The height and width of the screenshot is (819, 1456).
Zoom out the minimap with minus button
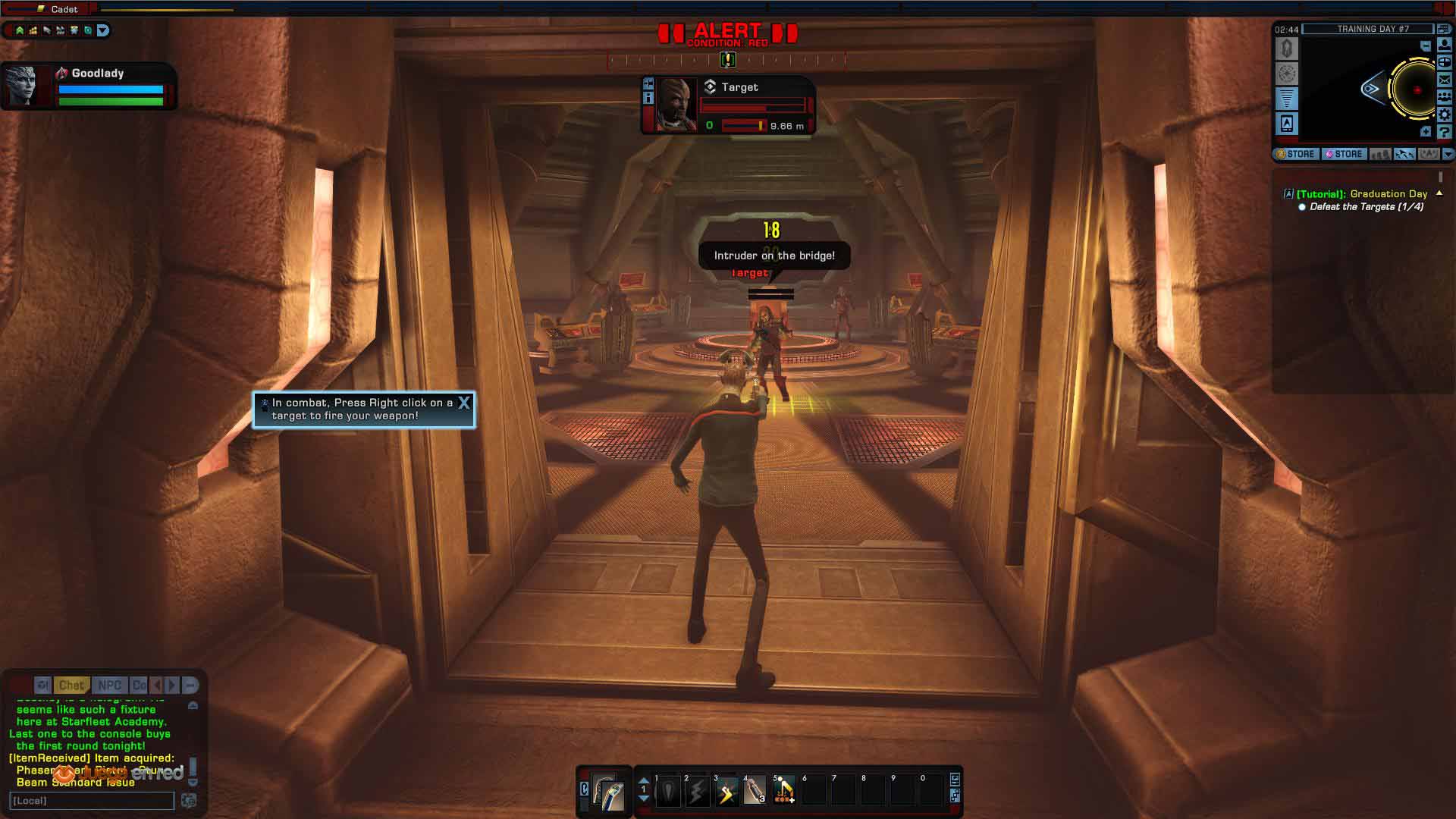(x=1426, y=46)
